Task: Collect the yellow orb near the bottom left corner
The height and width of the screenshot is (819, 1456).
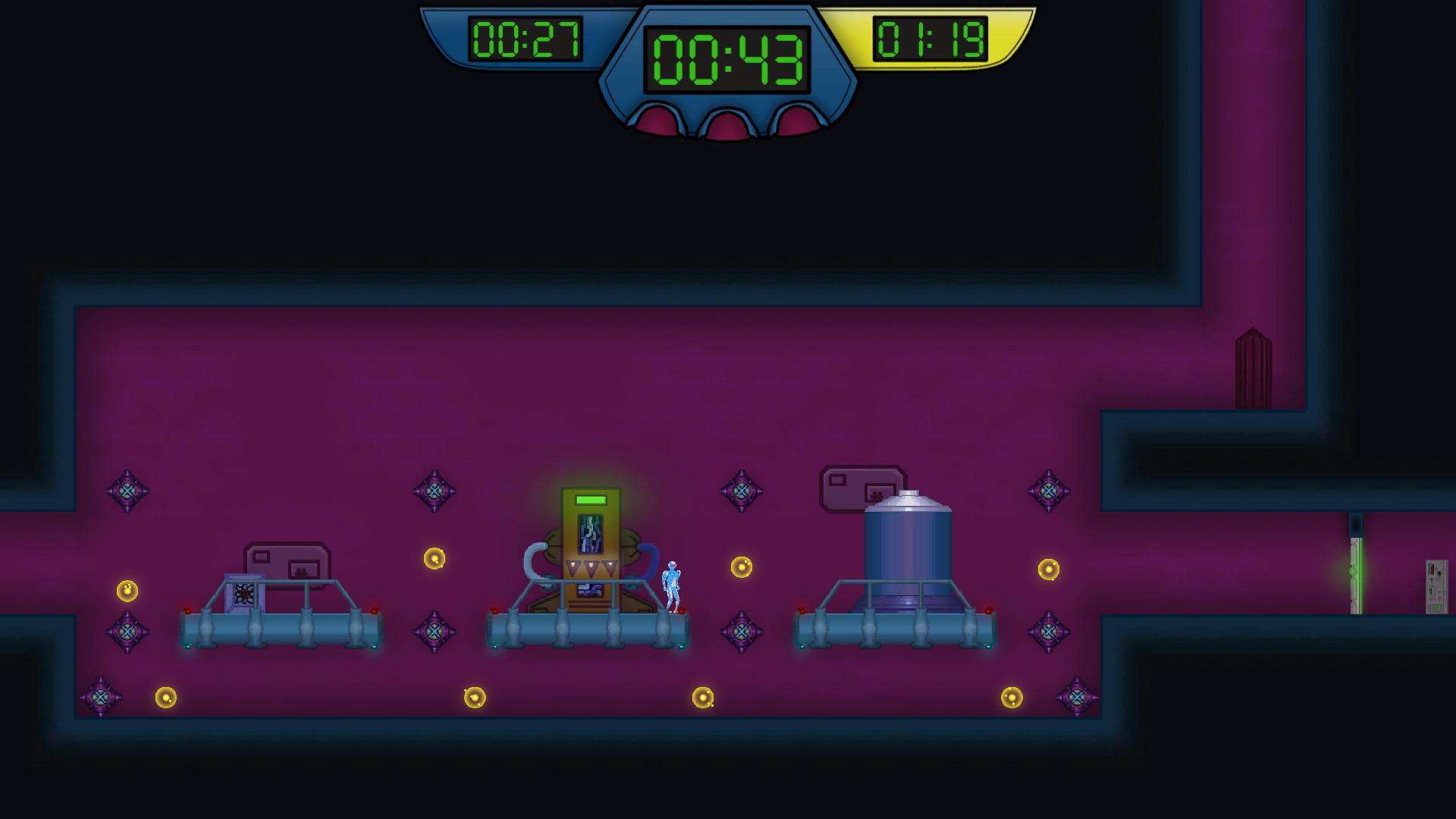Action: click(x=165, y=695)
